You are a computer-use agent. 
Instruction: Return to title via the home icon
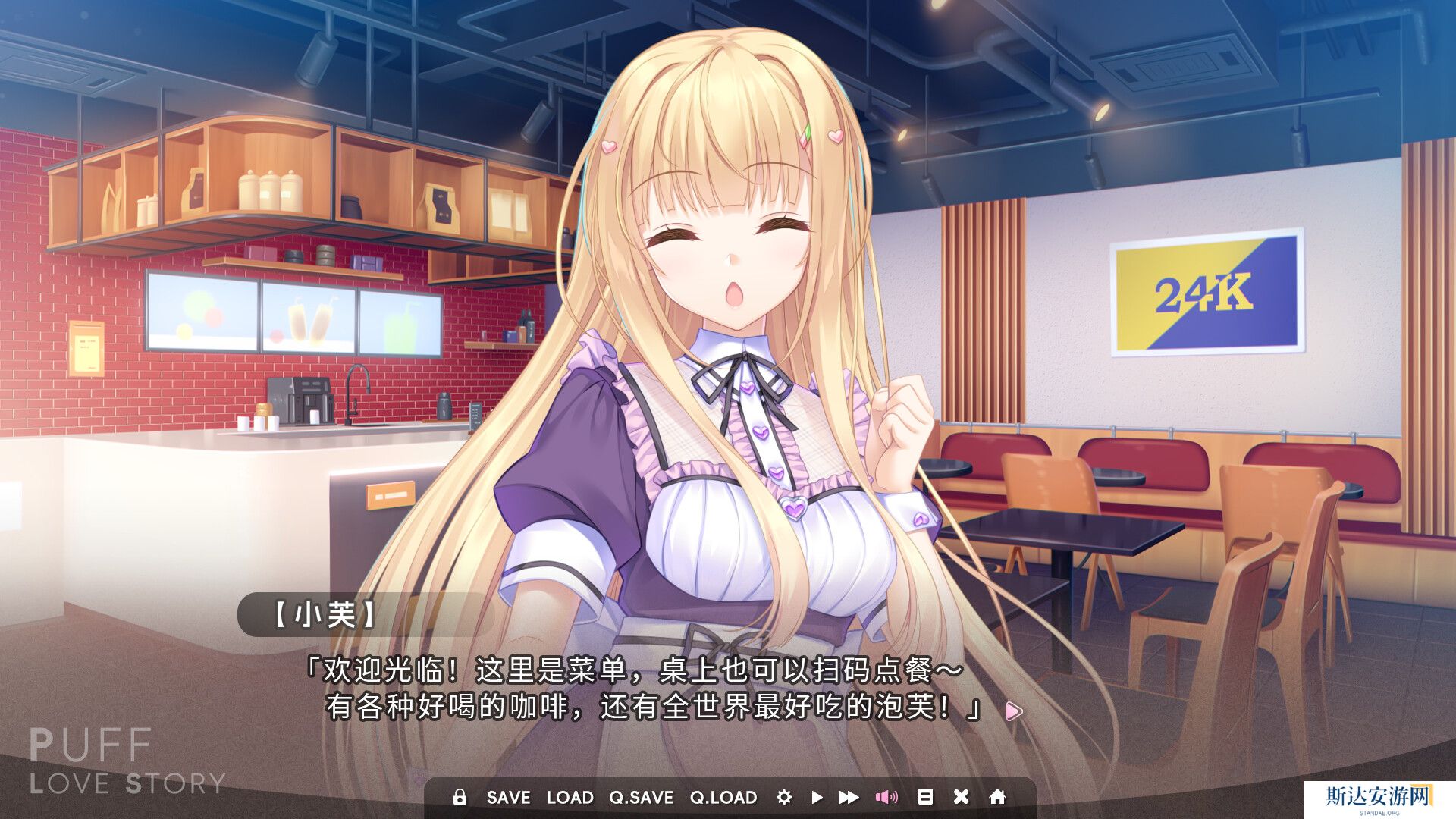pyautogui.click(x=997, y=797)
